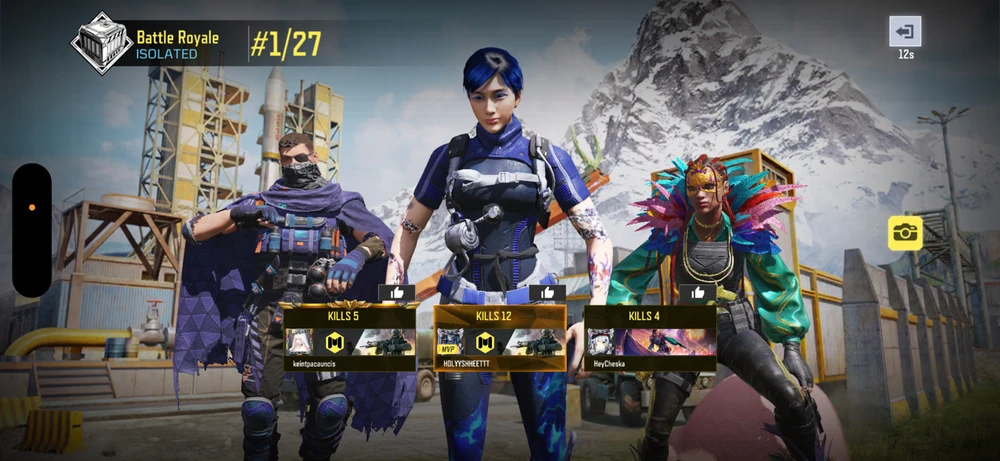Image resolution: width=1000 pixels, height=461 pixels.
Task: Open keintpacauncis's player card
Action: point(350,338)
